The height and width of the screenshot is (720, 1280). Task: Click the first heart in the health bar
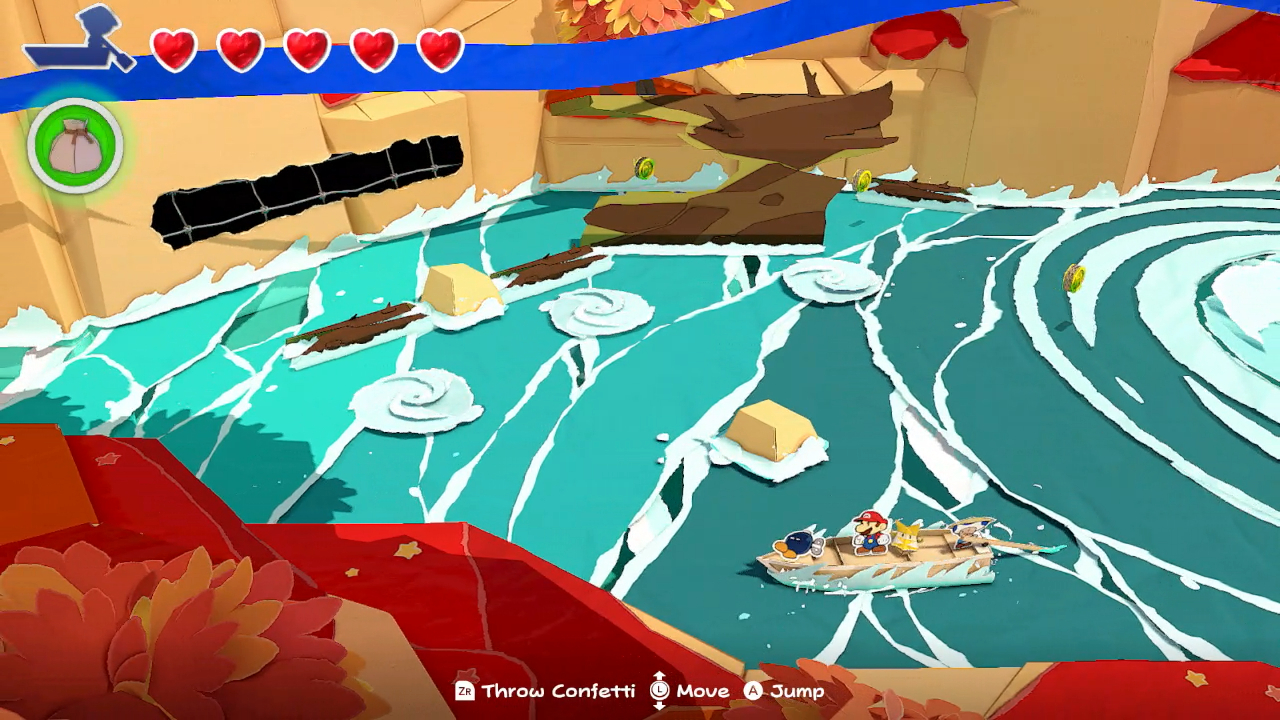[x=172, y=48]
